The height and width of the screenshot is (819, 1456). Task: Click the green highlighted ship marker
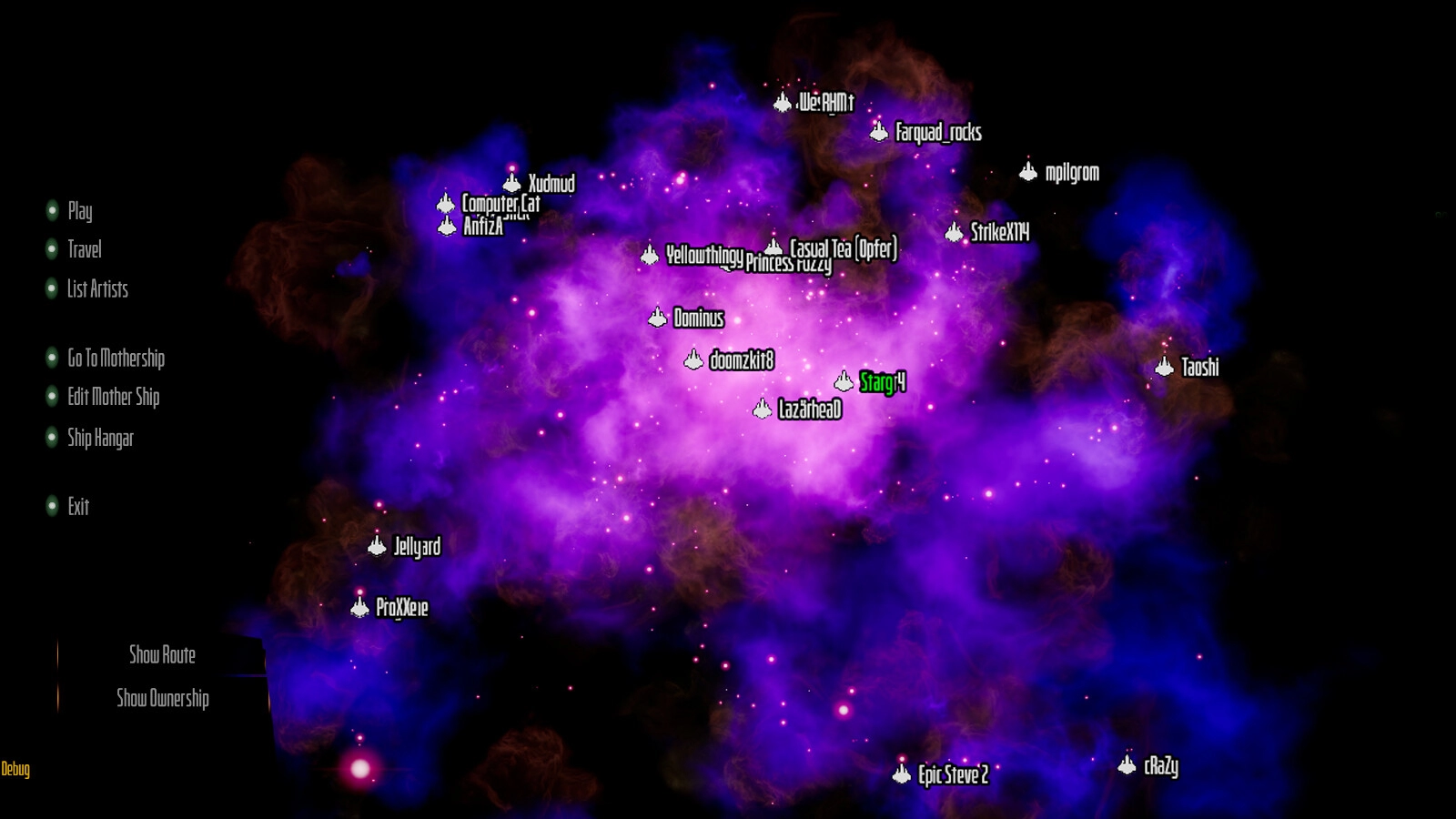(844, 382)
